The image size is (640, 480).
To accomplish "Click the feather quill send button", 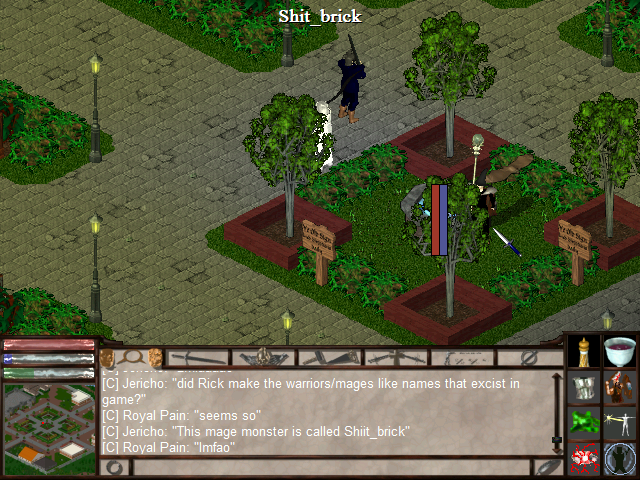I will [547, 466].
